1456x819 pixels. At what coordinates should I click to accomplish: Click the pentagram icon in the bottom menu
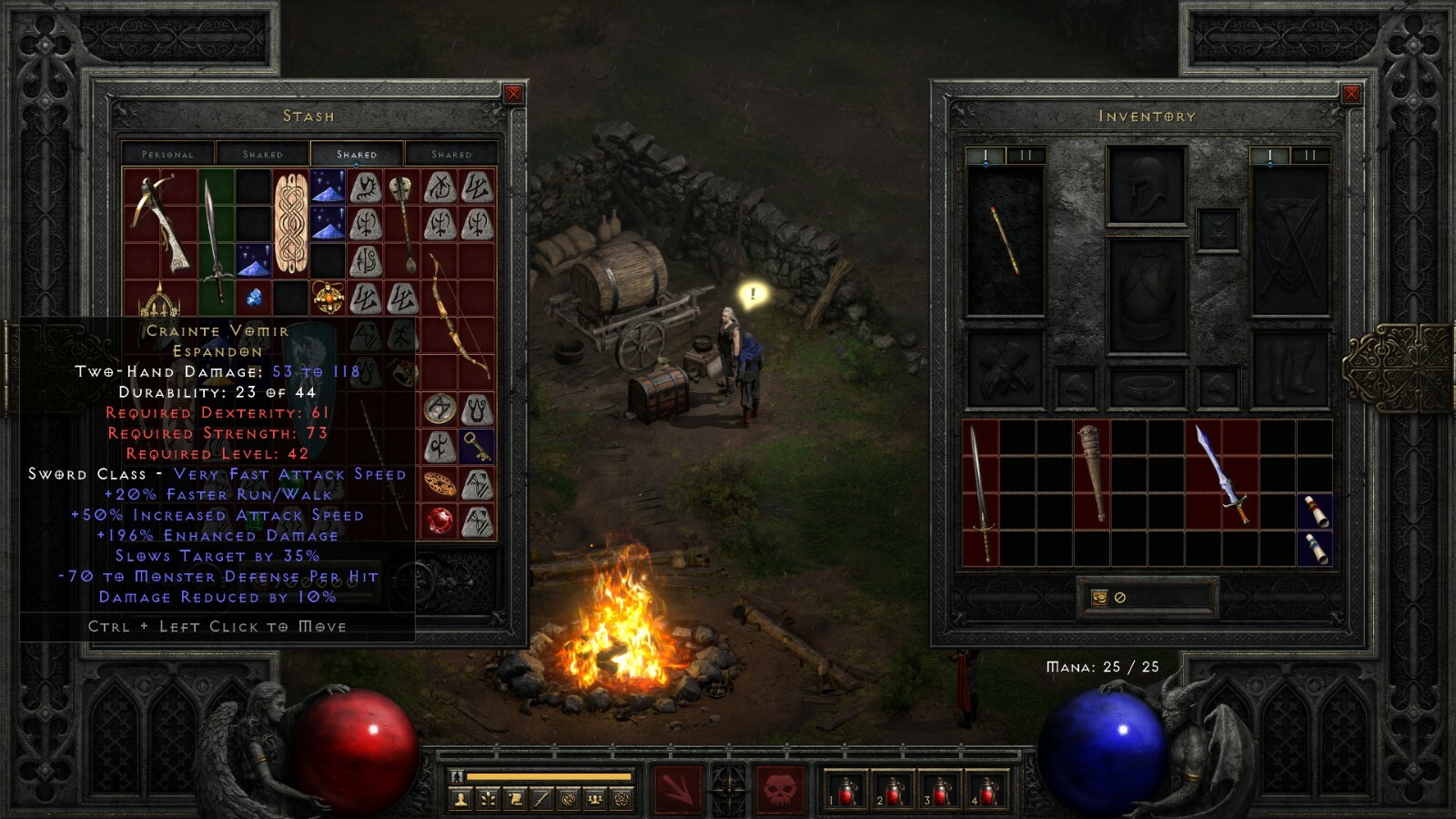622,799
